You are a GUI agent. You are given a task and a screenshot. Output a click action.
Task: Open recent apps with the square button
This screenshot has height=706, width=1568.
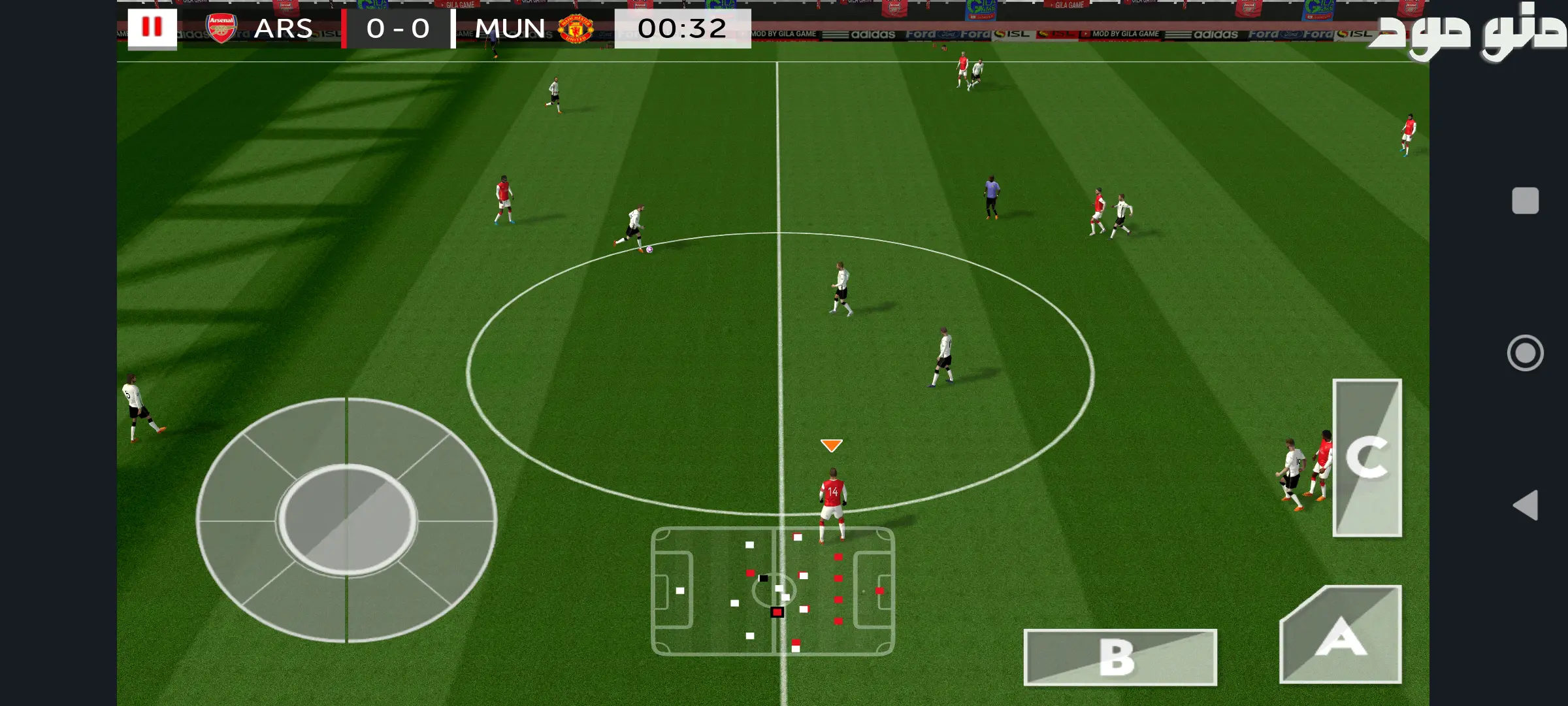(1525, 201)
